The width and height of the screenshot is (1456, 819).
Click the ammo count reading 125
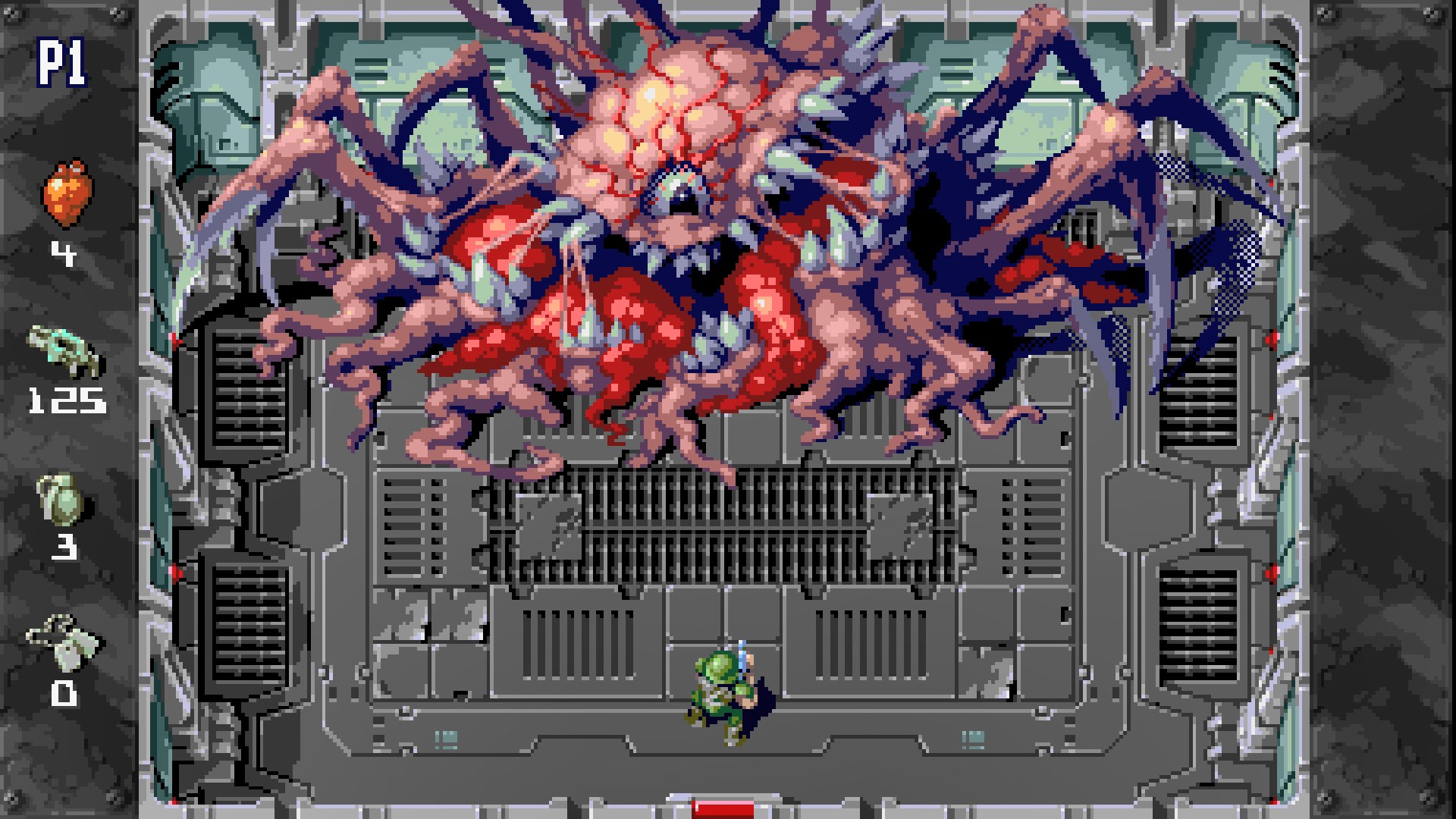coord(67,398)
